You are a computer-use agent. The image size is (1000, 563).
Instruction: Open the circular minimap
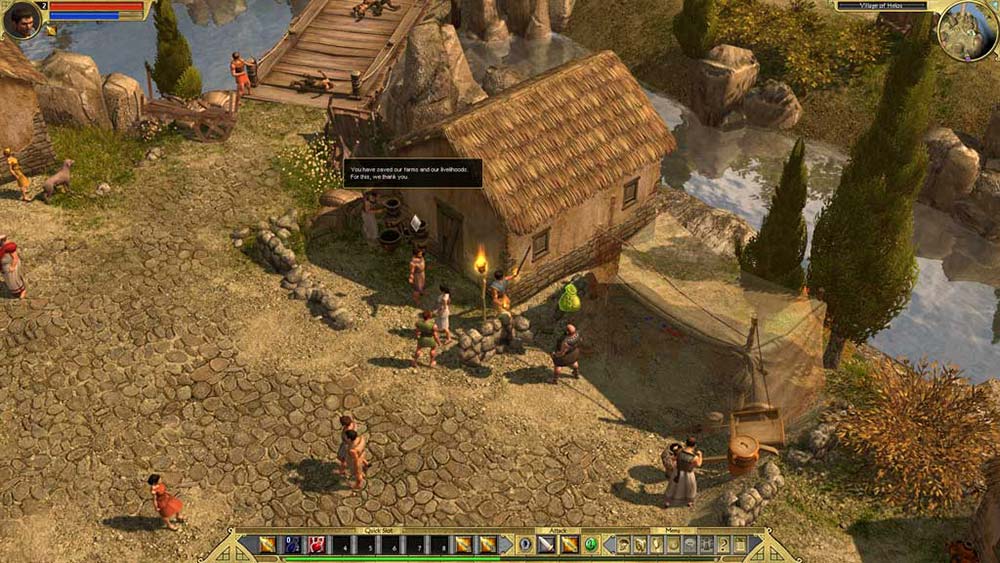(x=966, y=30)
